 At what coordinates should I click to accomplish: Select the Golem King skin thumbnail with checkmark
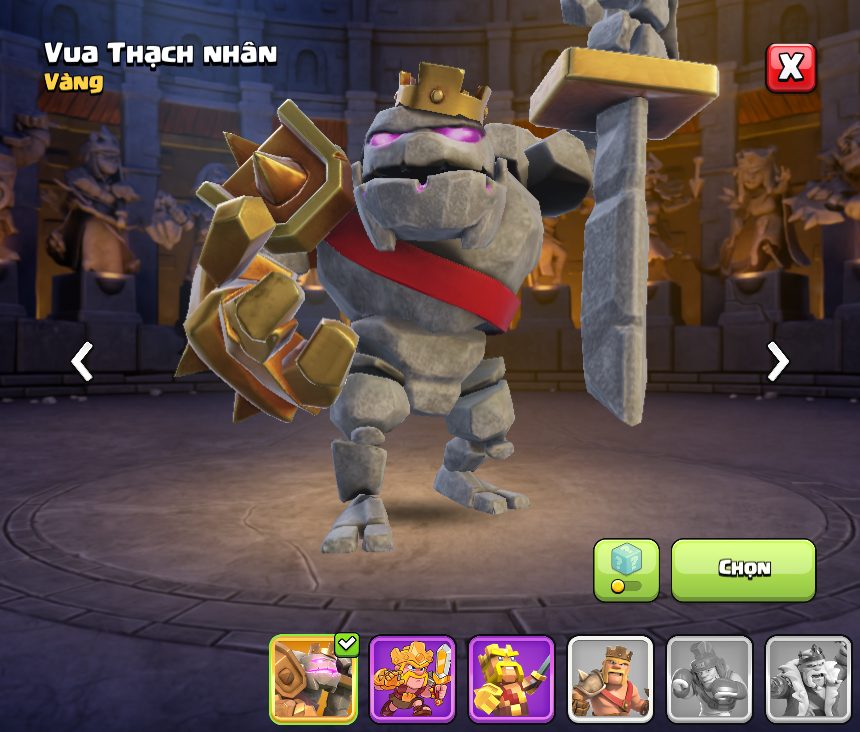tap(314, 679)
